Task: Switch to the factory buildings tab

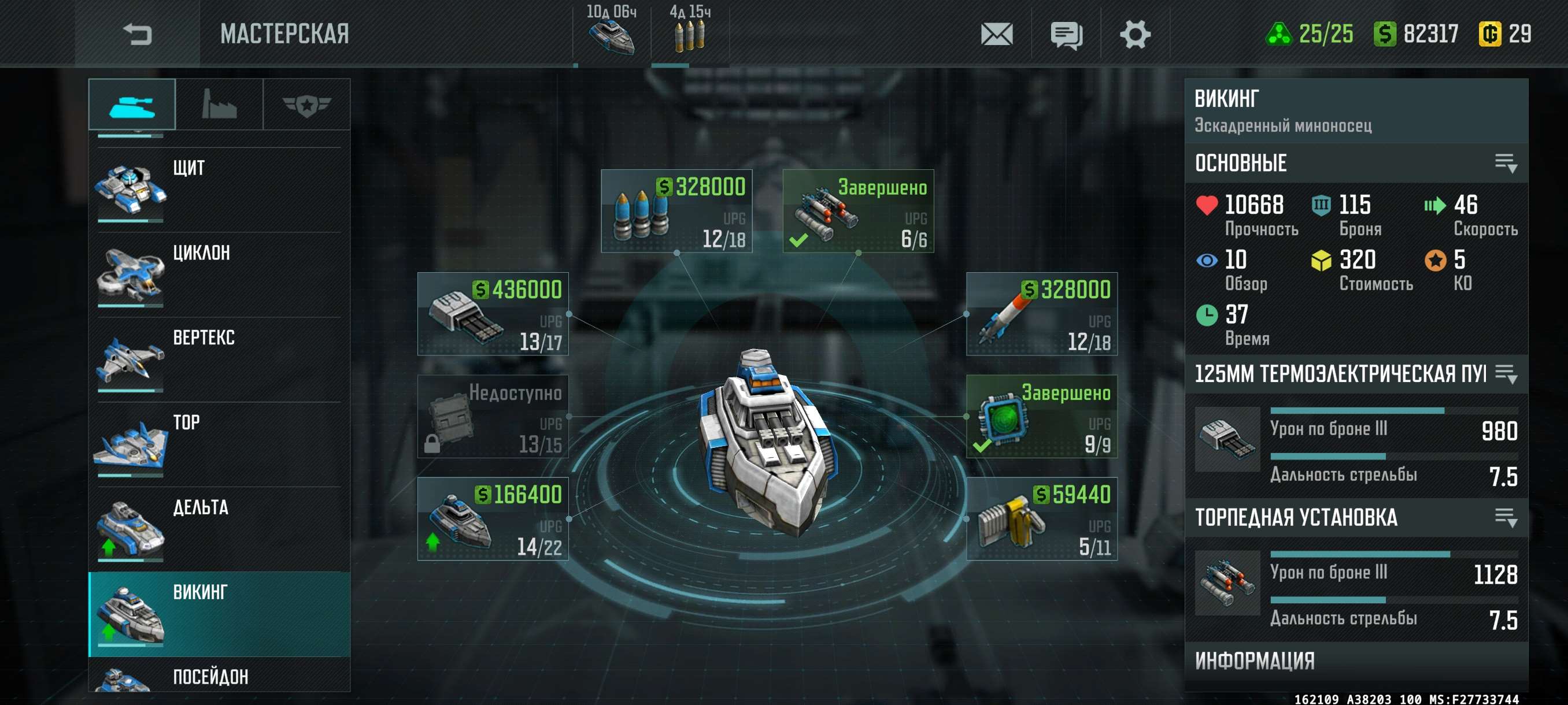Action: tap(219, 105)
